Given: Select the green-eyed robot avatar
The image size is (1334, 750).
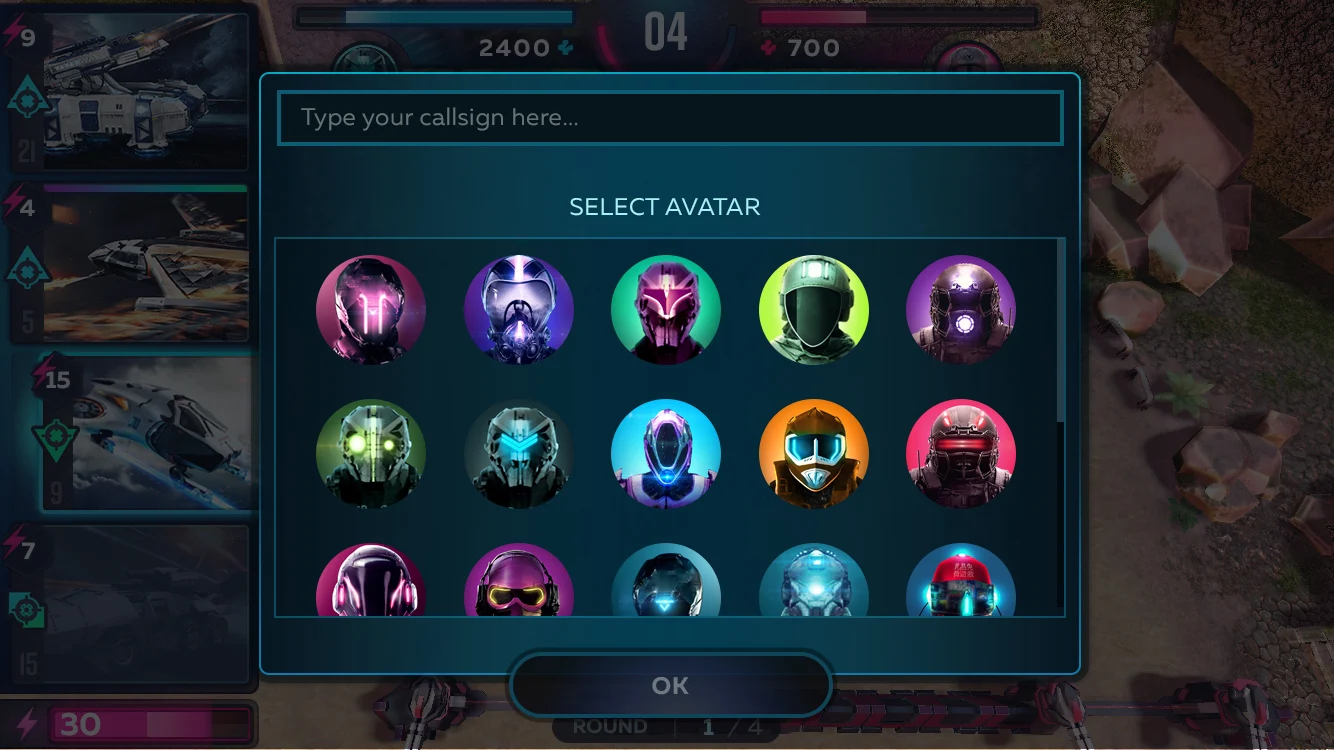Looking at the screenshot, I should click(371, 454).
